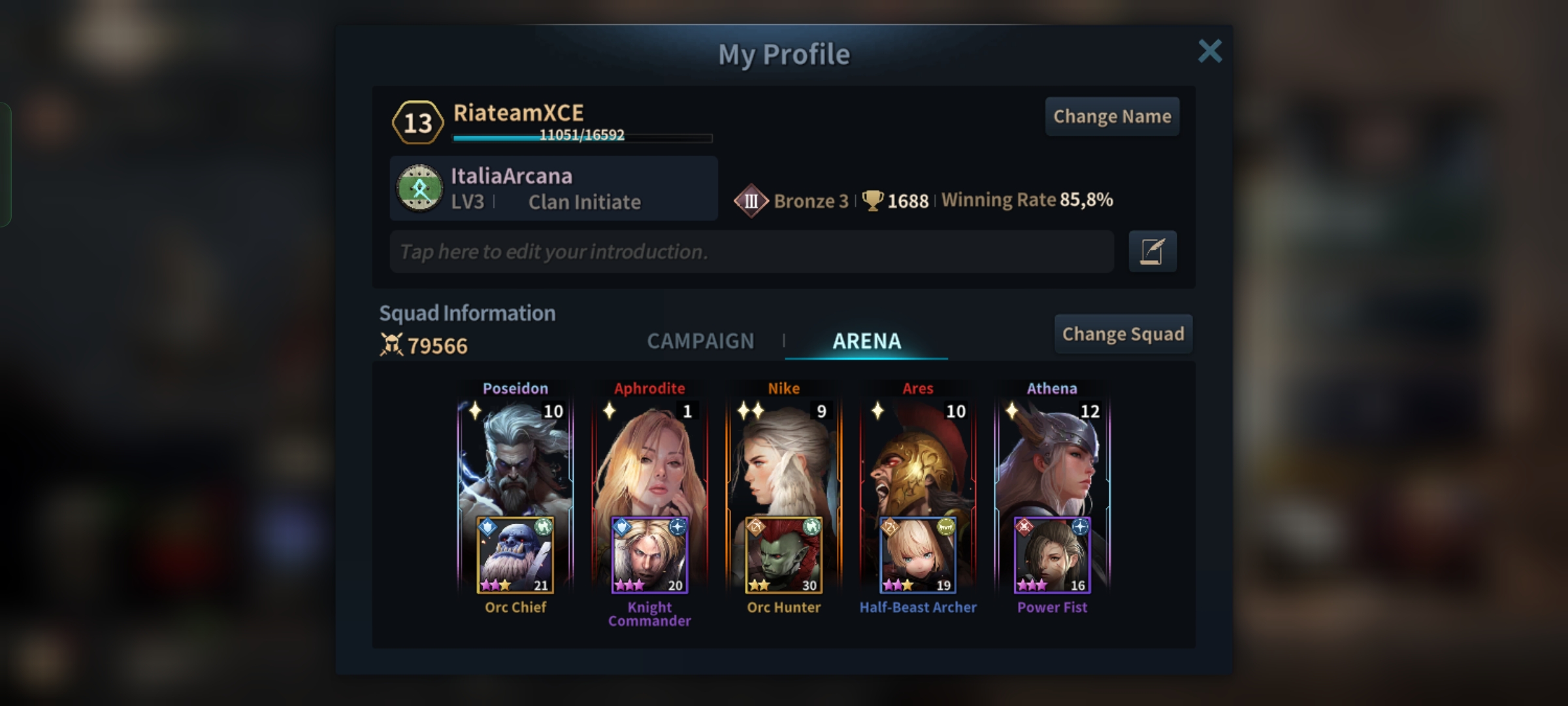Open the ItaliaArcana clan panel
Screen dimensions: 1568x706
pyautogui.click(x=553, y=188)
